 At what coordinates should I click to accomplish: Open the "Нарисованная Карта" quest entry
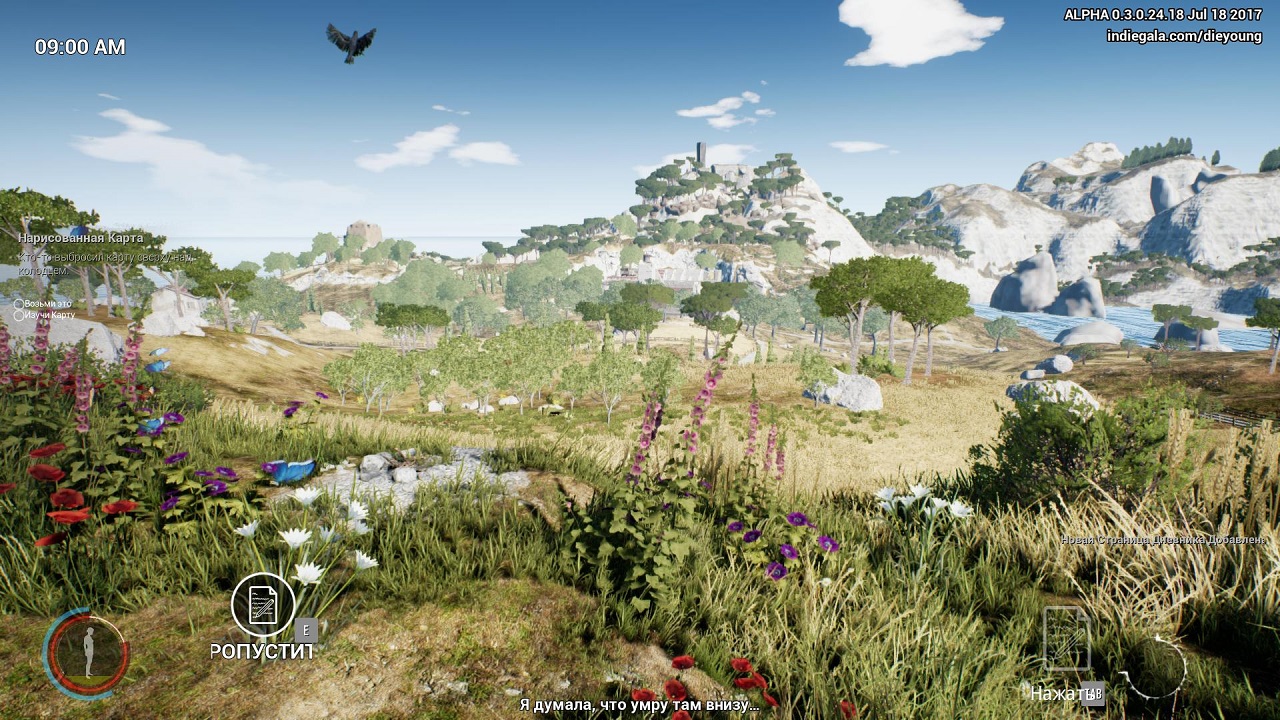click(79, 238)
